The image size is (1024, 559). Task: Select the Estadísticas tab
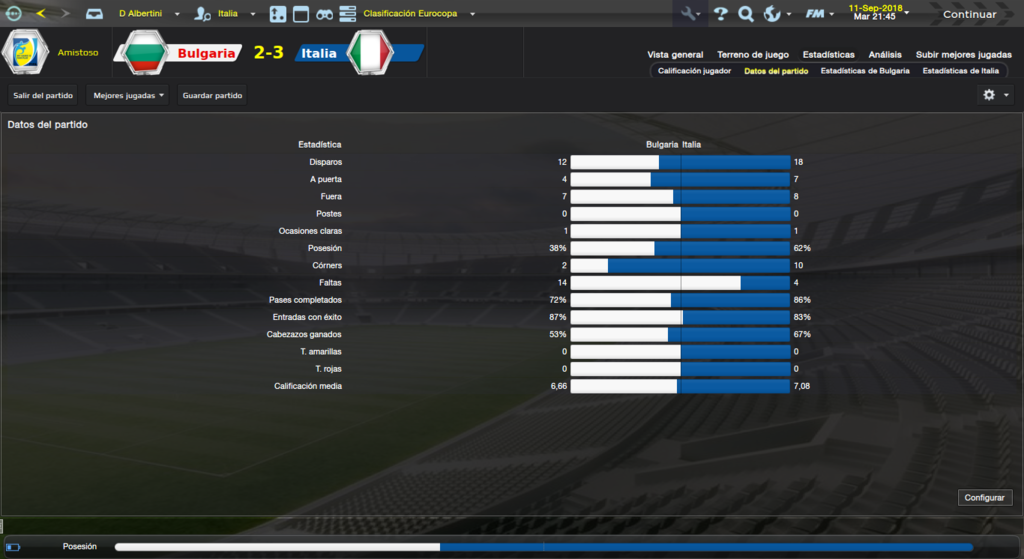pyautogui.click(x=828, y=55)
